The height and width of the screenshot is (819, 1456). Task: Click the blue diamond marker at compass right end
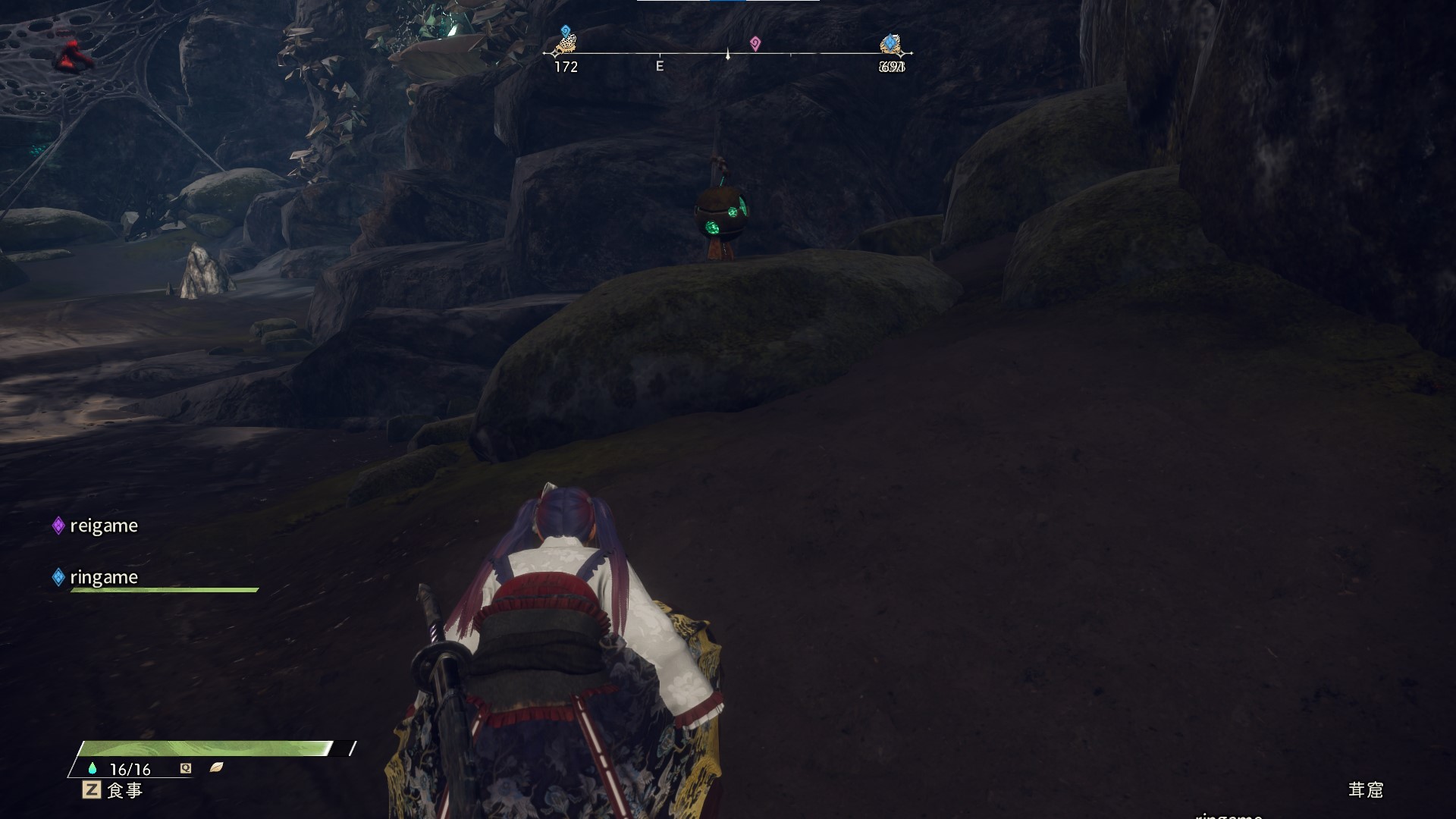click(x=890, y=42)
